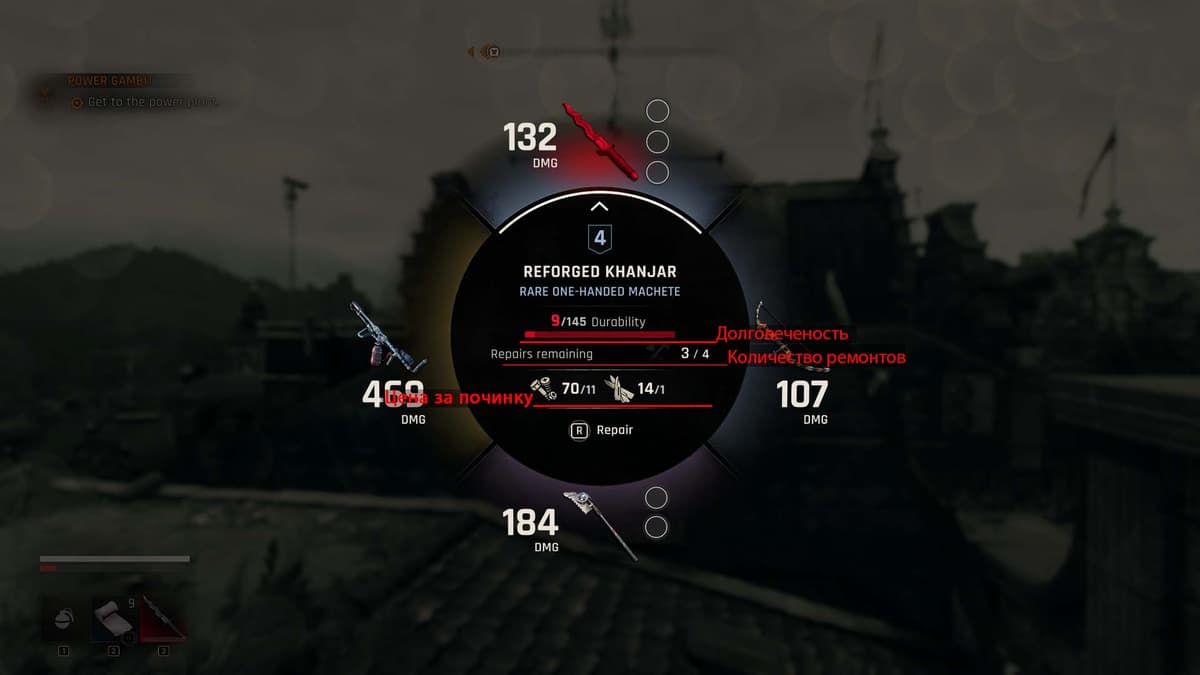Choose the red-highlighted blade hotbar slot
The width and height of the screenshot is (1200, 675).
[x=162, y=620]
